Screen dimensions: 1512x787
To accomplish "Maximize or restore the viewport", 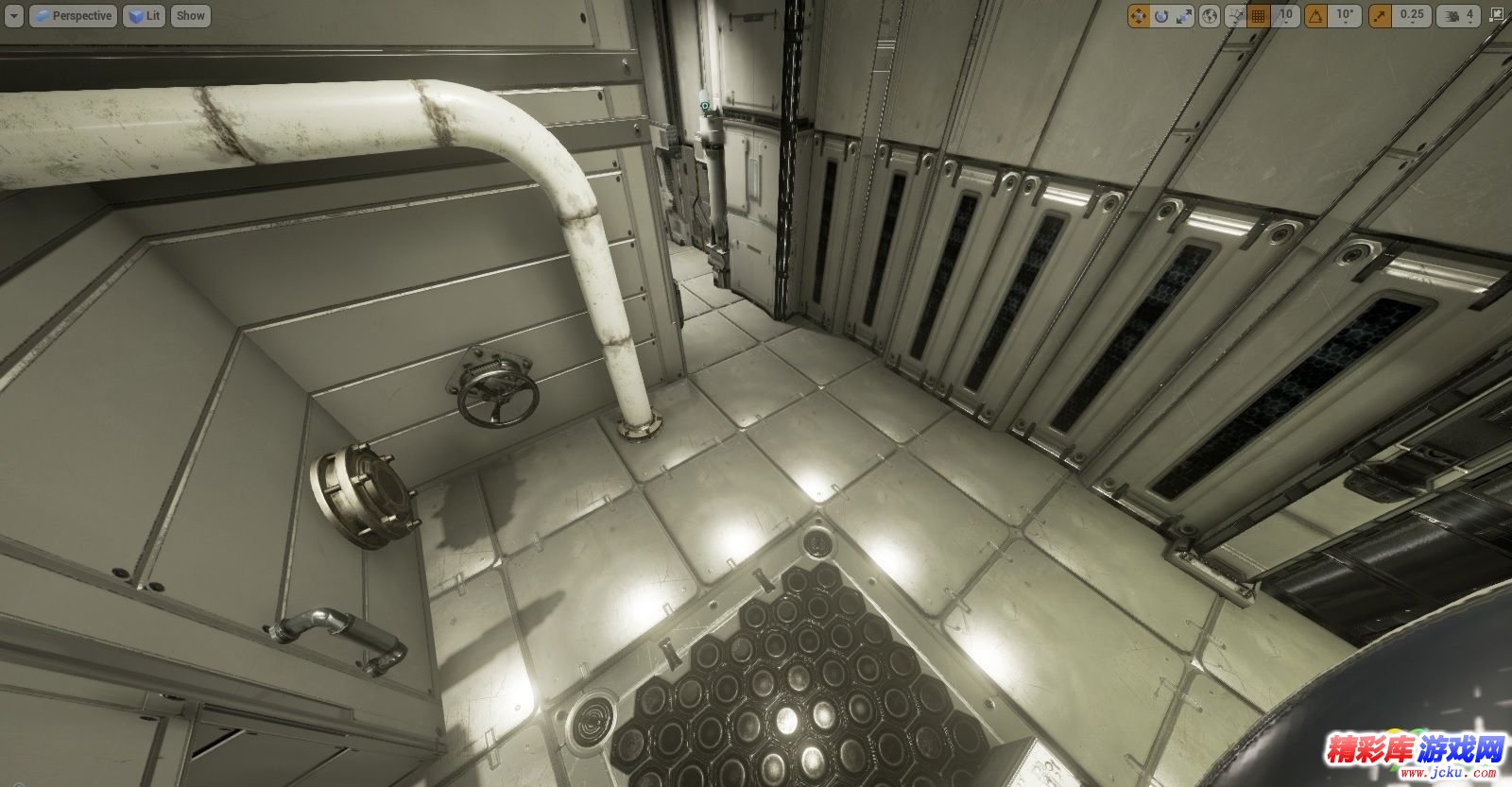I will coord(1498,16).
